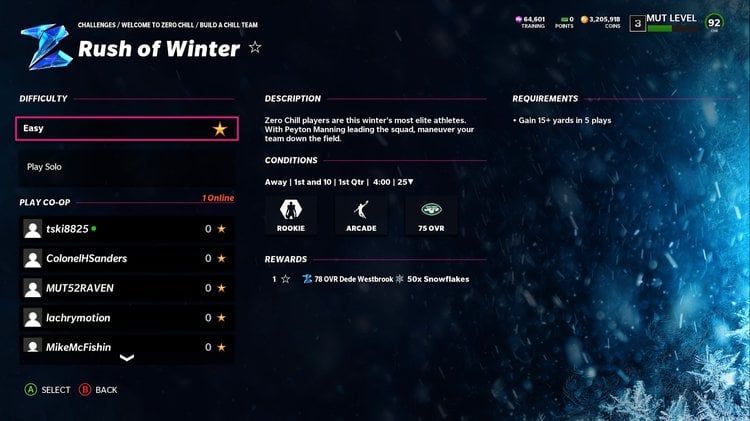Click the Rookie condition icon
Viewport: 750px width, 421px height.
pos(291,213)
